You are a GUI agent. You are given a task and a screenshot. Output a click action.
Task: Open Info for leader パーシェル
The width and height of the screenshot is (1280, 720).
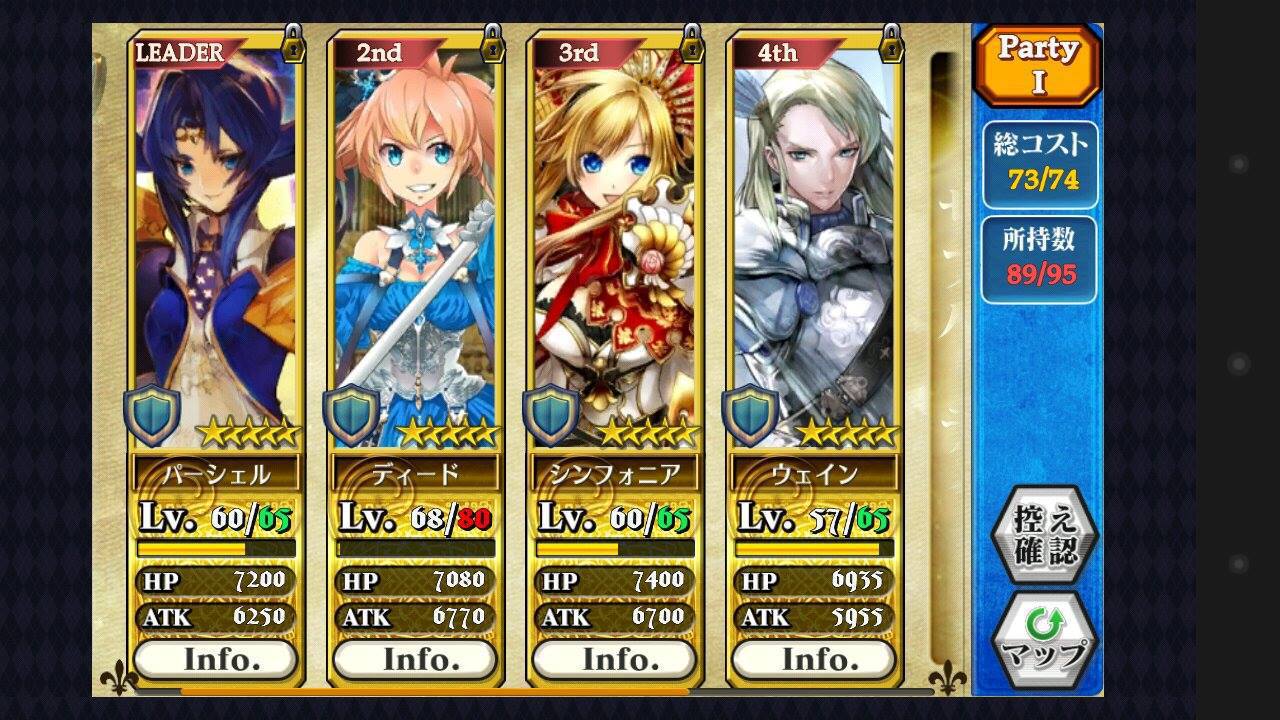[x=215, y=659]
